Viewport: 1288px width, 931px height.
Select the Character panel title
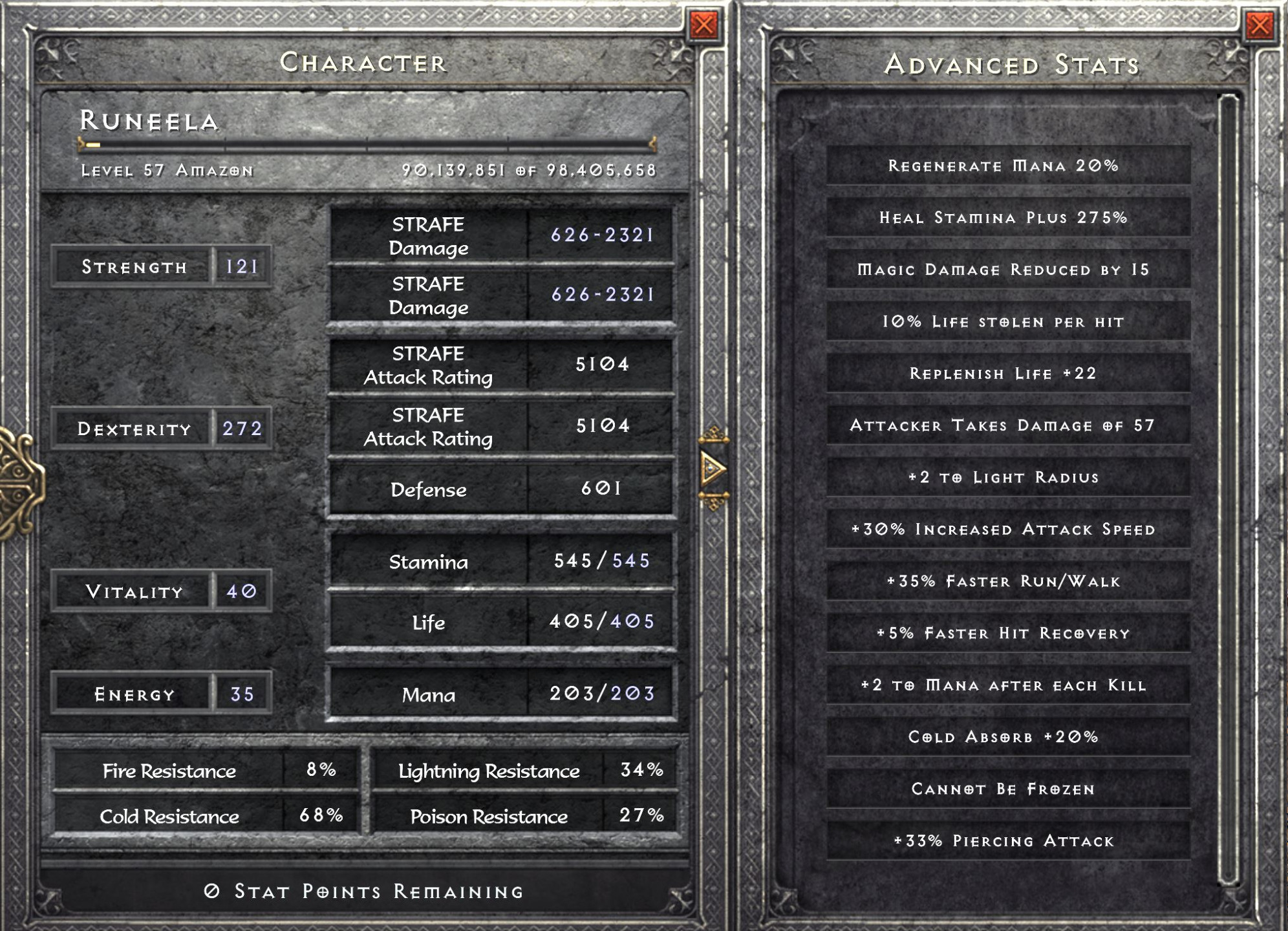(x=364, y=63)
